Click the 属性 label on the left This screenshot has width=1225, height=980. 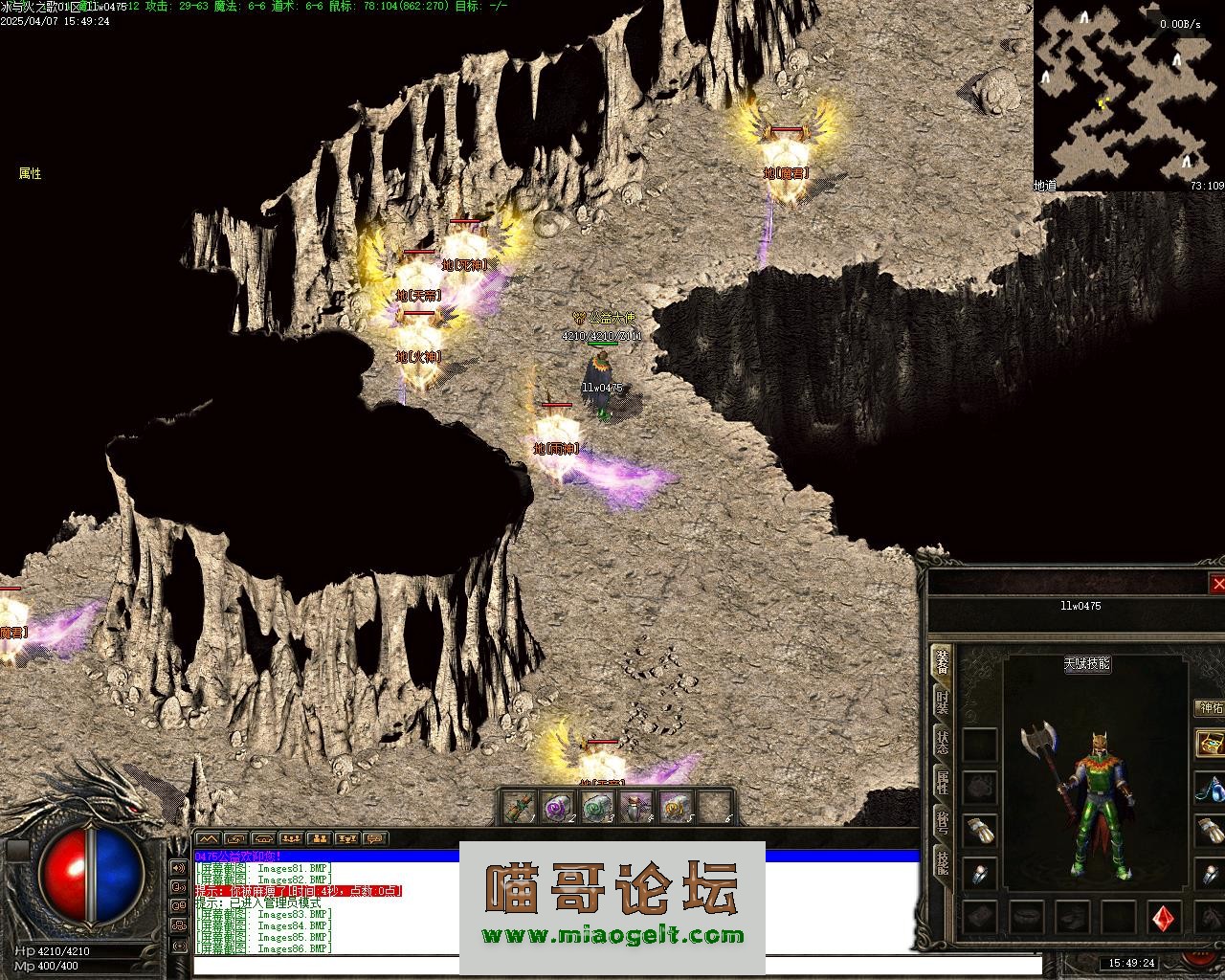coord(30,174)
